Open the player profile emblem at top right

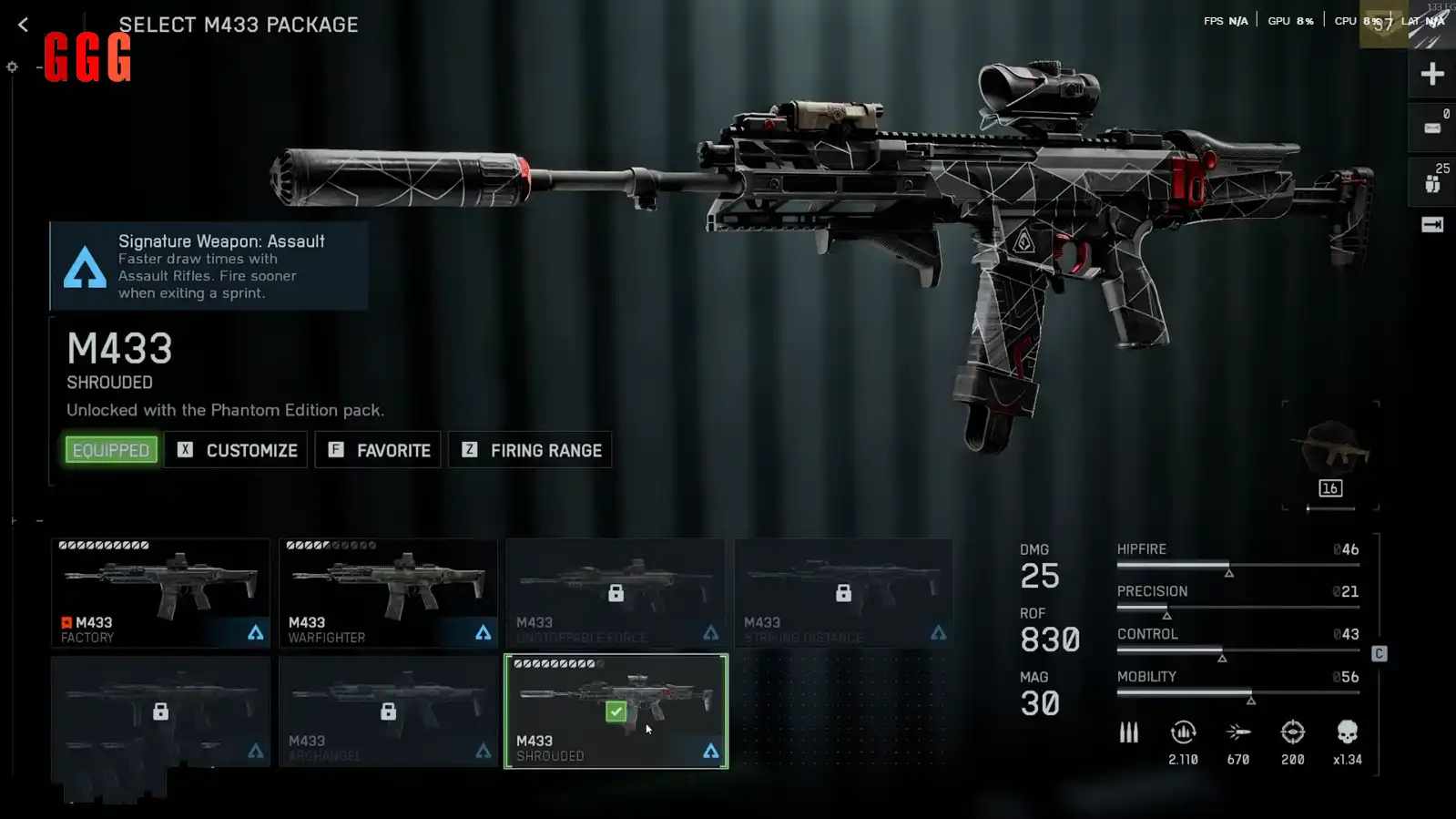[1383, 24]
